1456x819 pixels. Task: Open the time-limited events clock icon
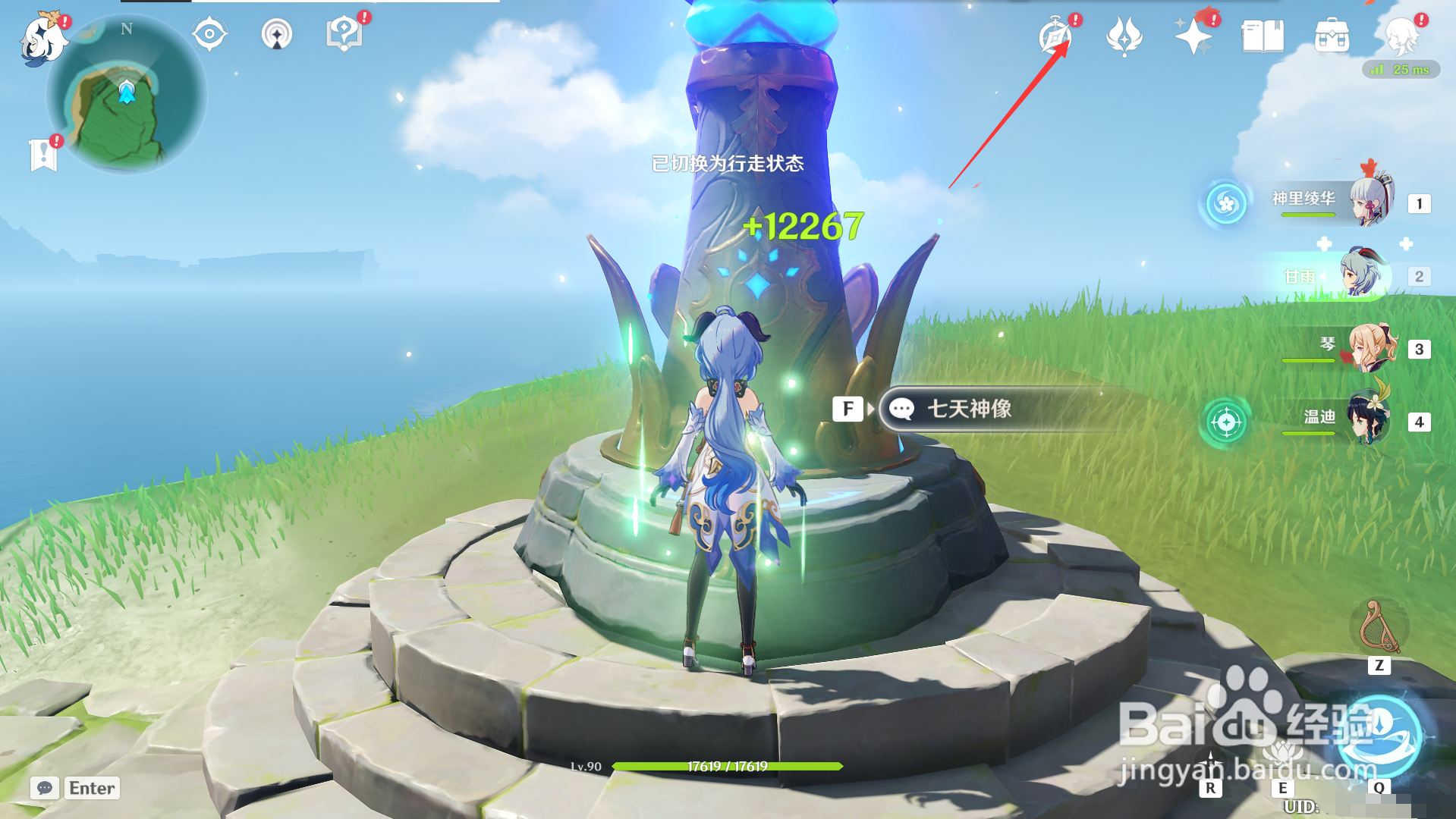coord(1057,35)
